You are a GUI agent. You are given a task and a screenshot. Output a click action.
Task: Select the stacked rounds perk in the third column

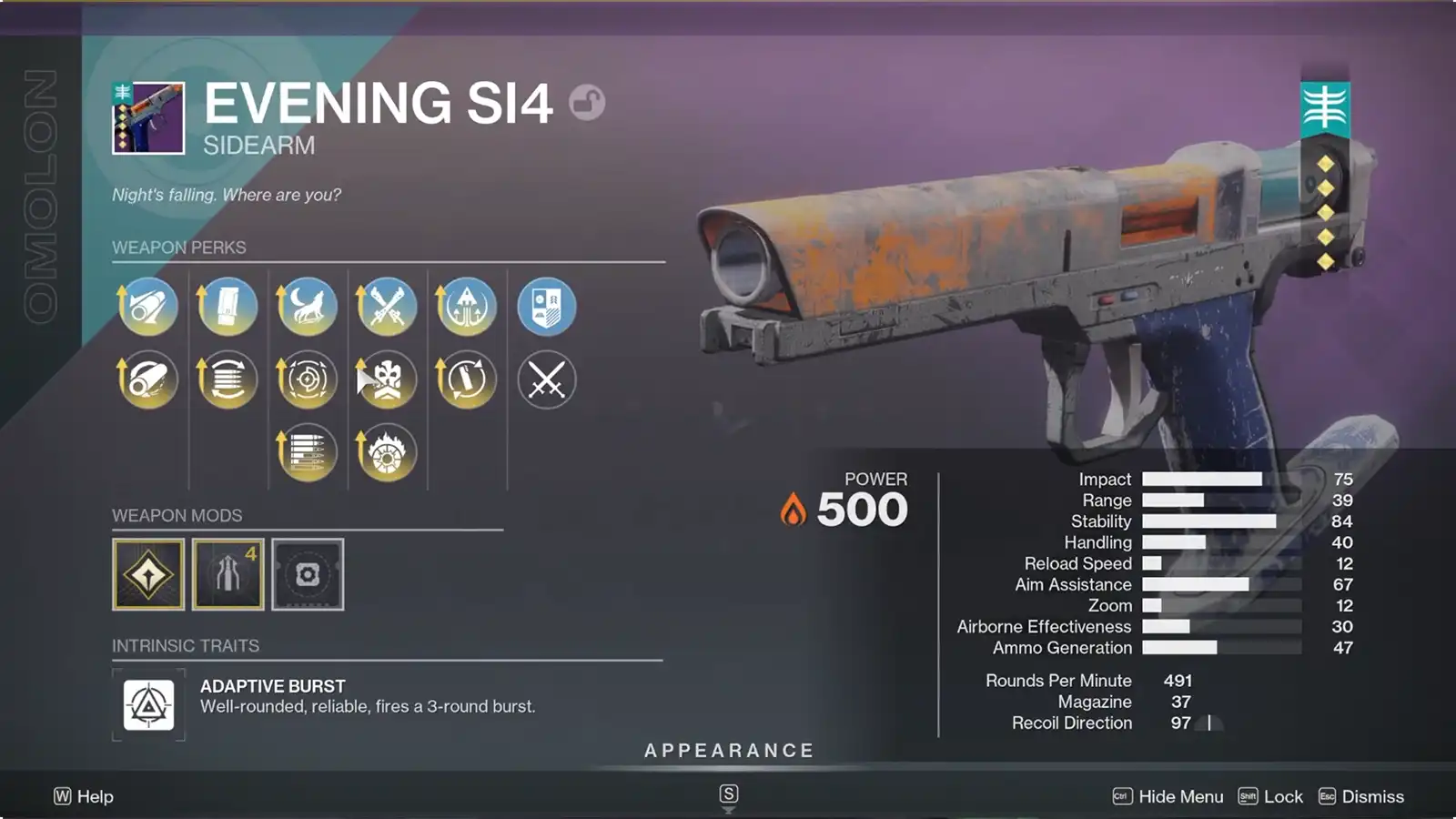308,450
